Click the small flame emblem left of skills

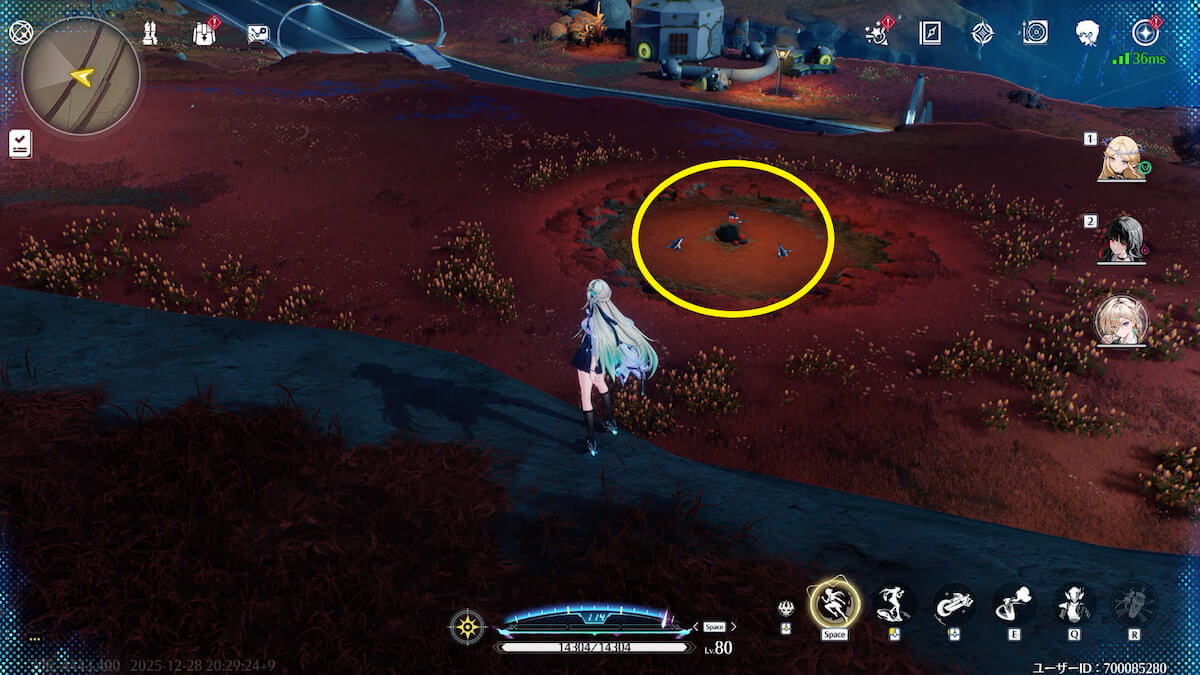(x=787, y=608)
